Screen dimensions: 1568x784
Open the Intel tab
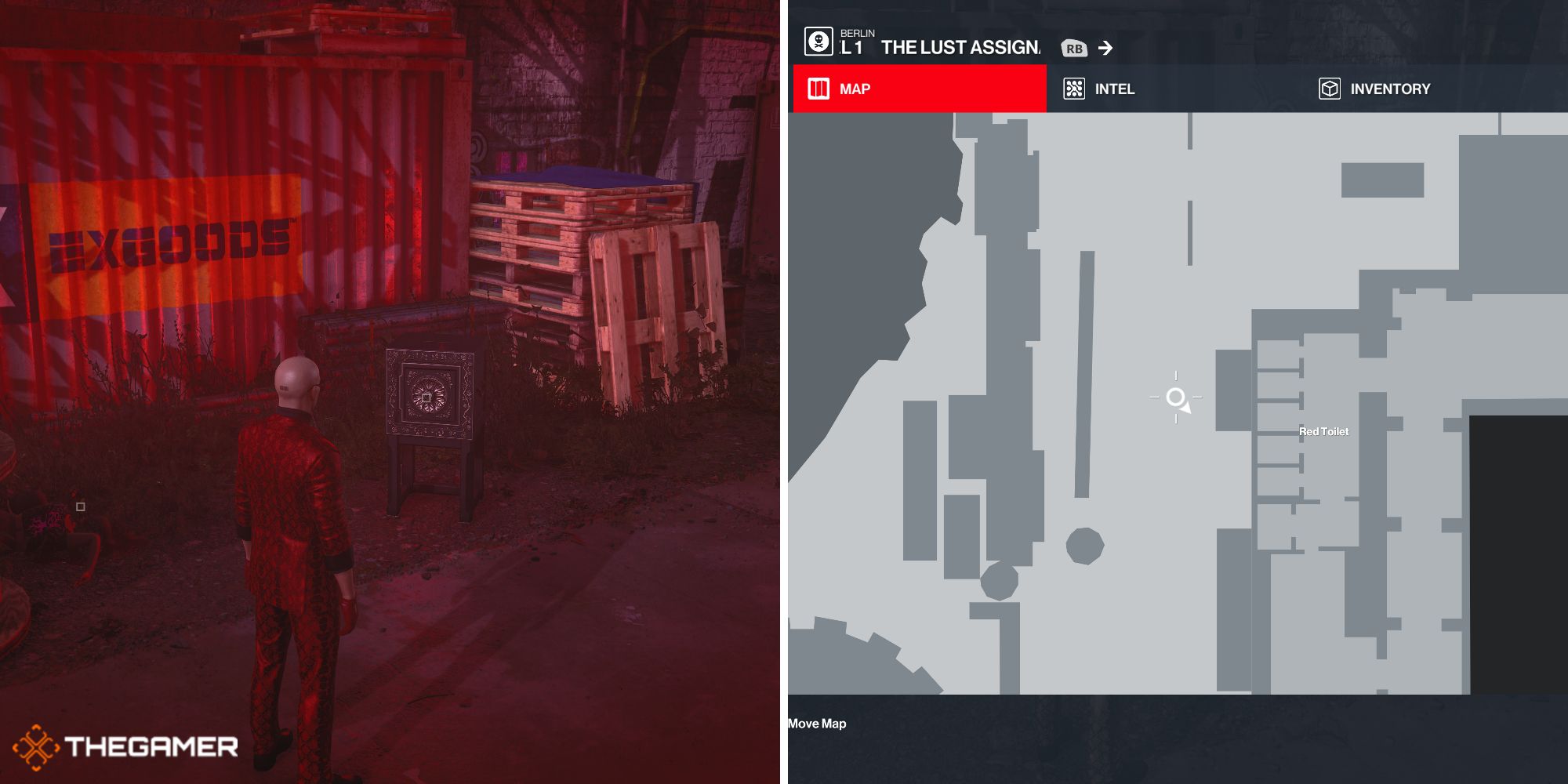coord(1099,89)
